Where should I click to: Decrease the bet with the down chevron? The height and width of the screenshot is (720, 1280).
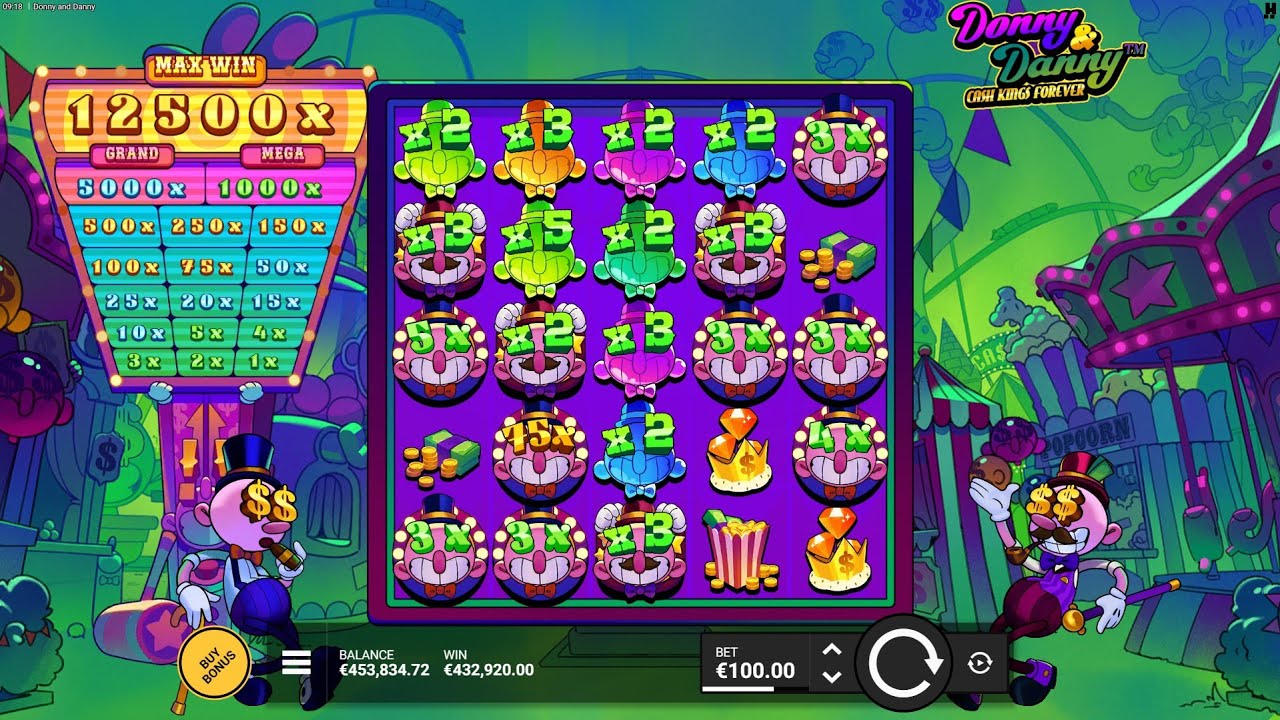tap(832, 677)
